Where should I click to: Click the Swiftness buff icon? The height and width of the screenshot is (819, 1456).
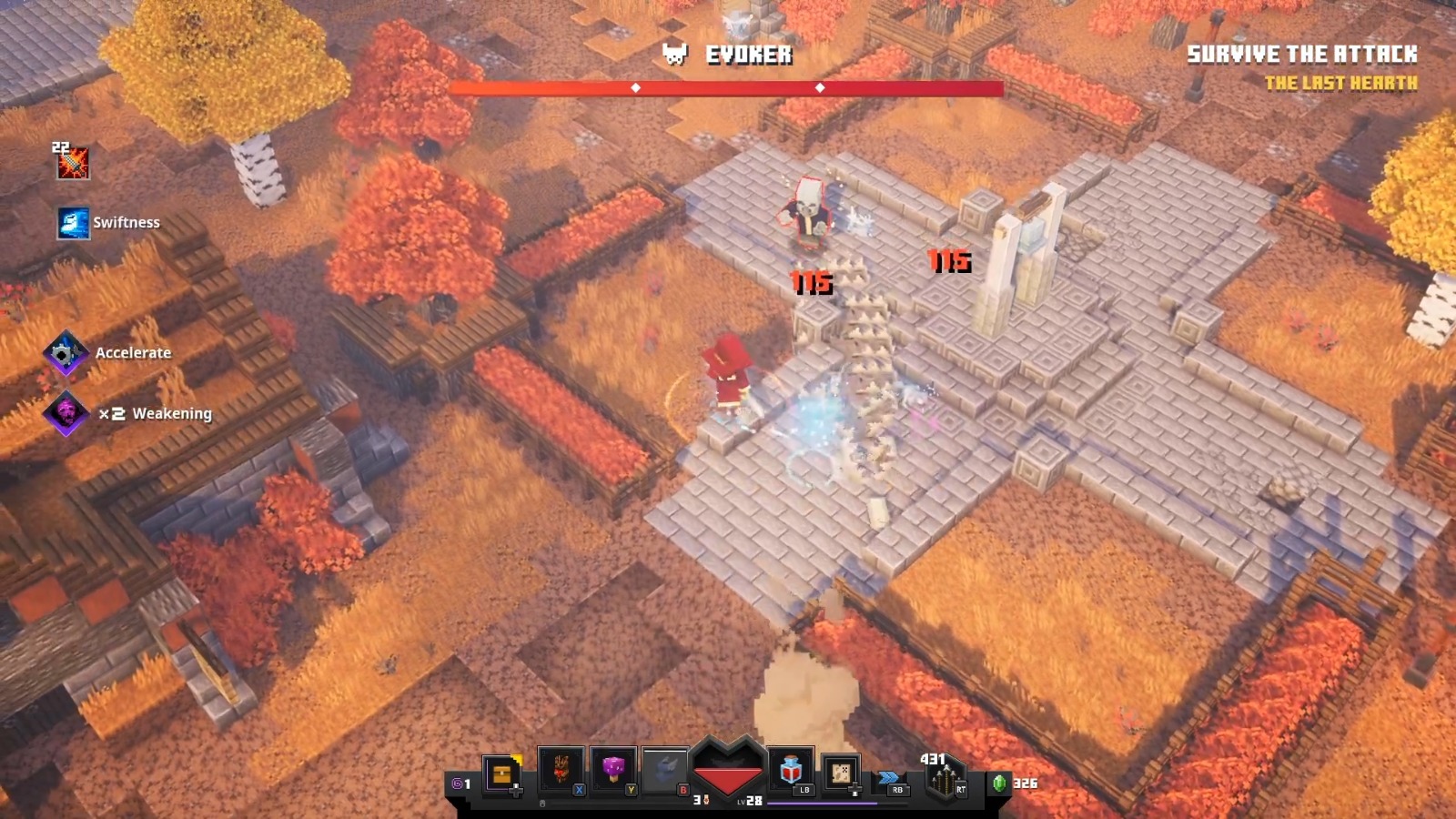pyautogui.click(x=73, y=223)
